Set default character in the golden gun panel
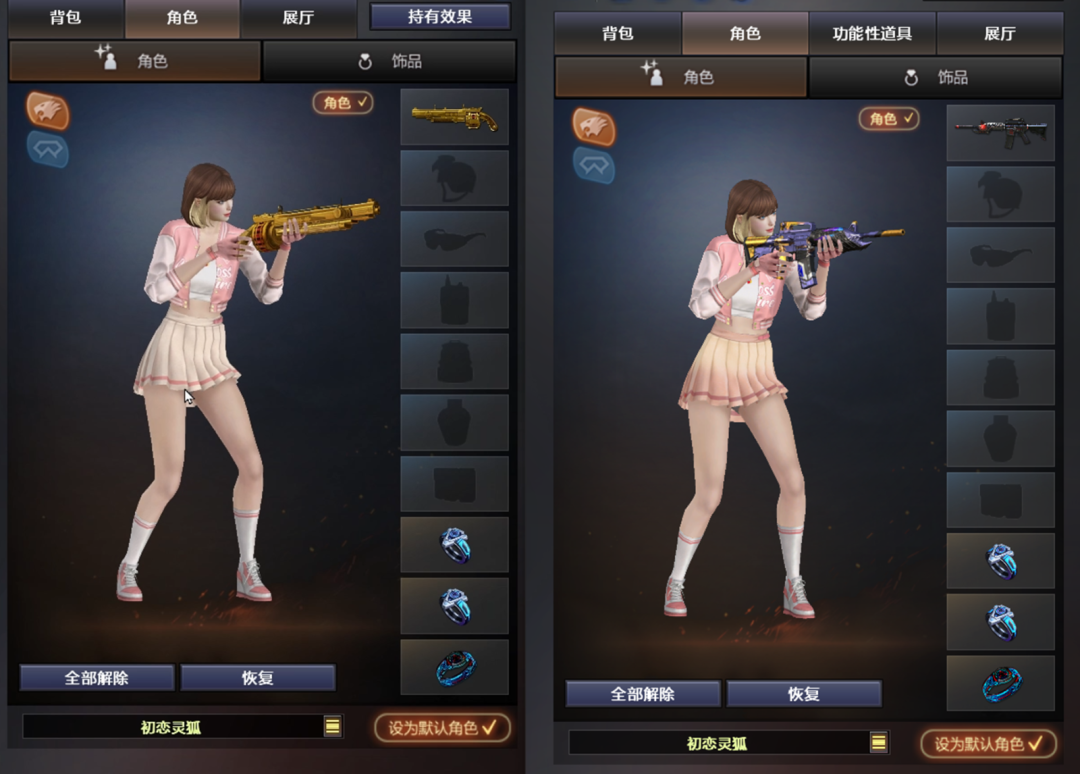The height and width of the screenshot is (774, 1080). tap(442, 728)
